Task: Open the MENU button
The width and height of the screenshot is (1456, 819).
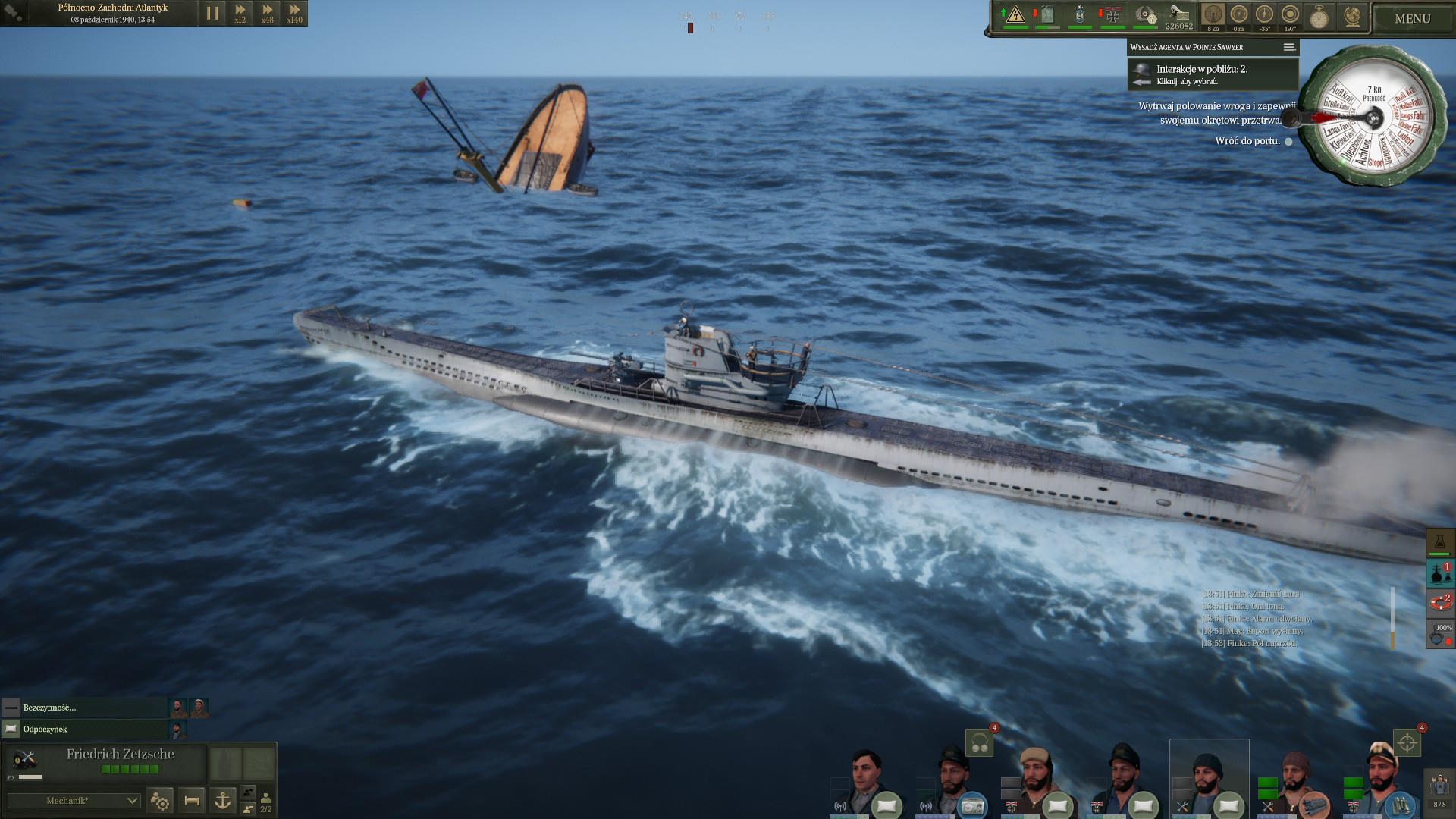Action: (1412, 18)
